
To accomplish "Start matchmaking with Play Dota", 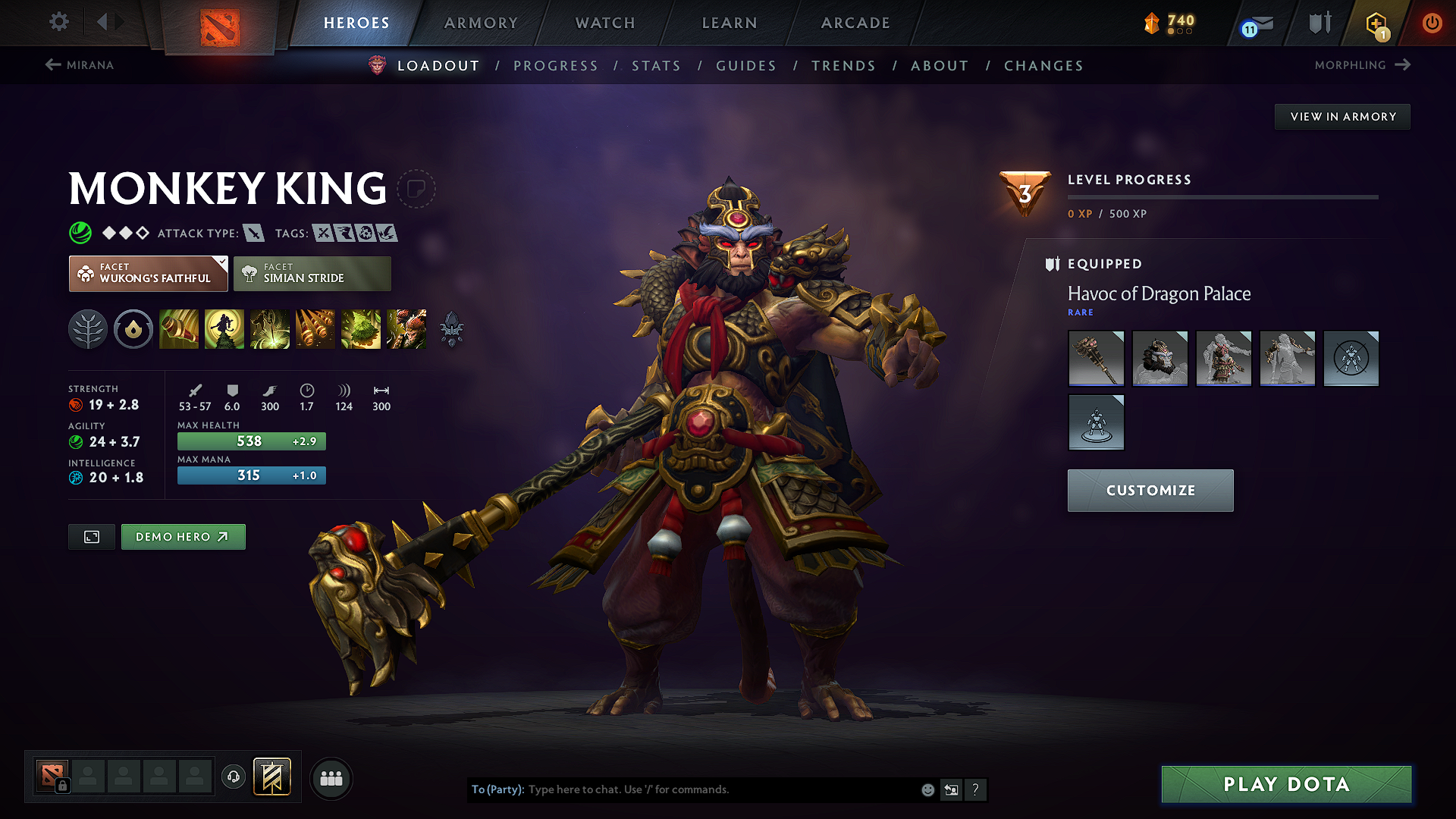I will (x=1286, y=784).
